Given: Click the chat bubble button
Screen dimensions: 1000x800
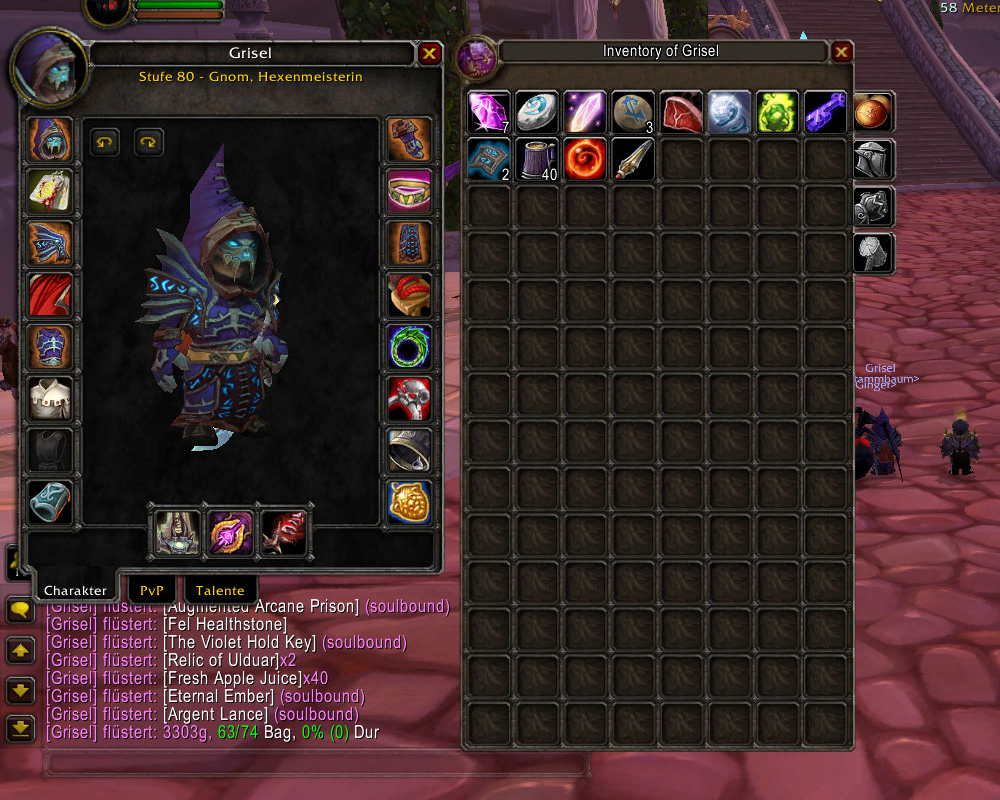Looking at the screenshot, I should click(x=20, y=608).
